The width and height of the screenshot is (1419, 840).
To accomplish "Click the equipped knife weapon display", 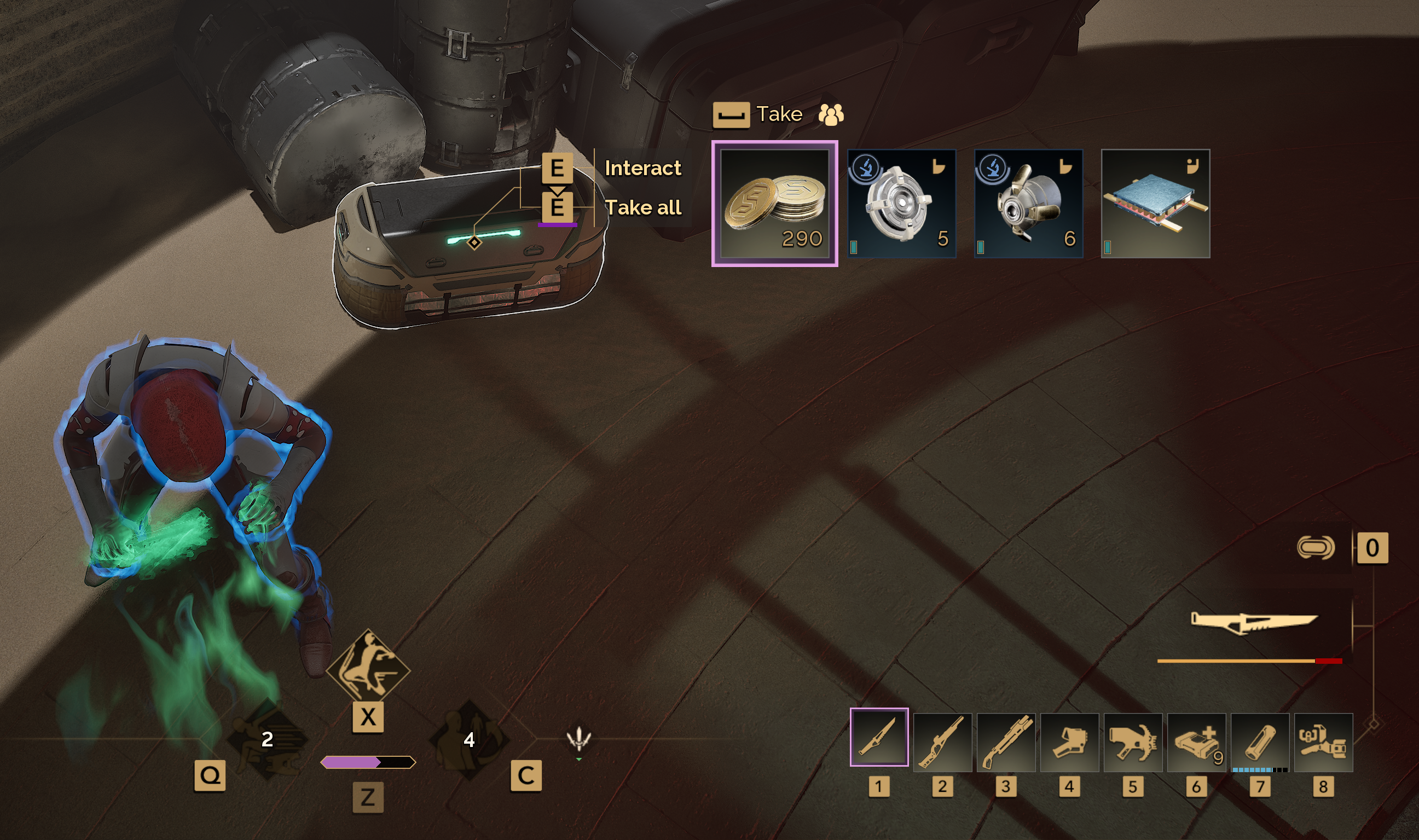I will [1254, 623].
